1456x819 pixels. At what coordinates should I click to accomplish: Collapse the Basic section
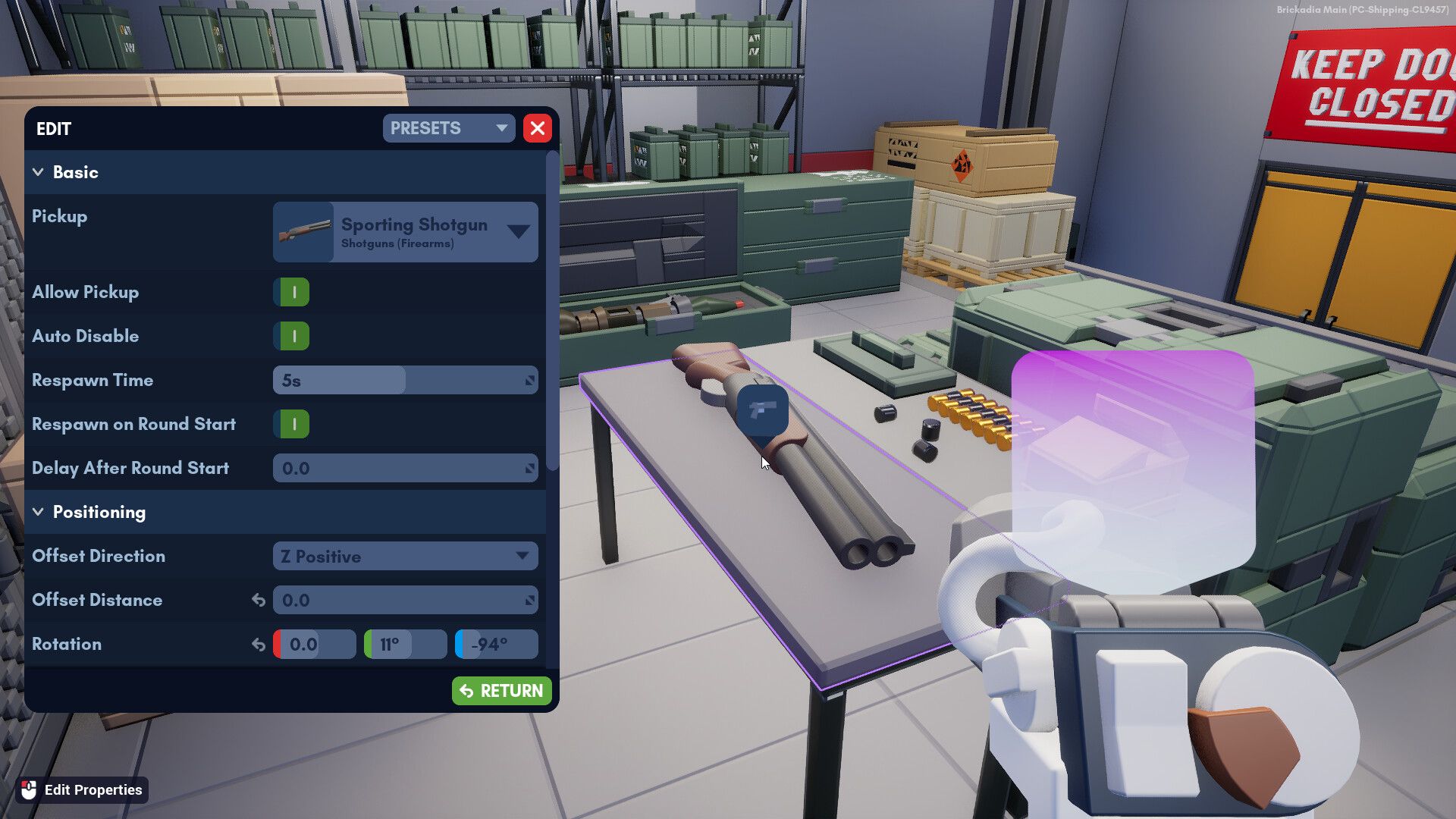pyautogui.click(x=39, y=172)
